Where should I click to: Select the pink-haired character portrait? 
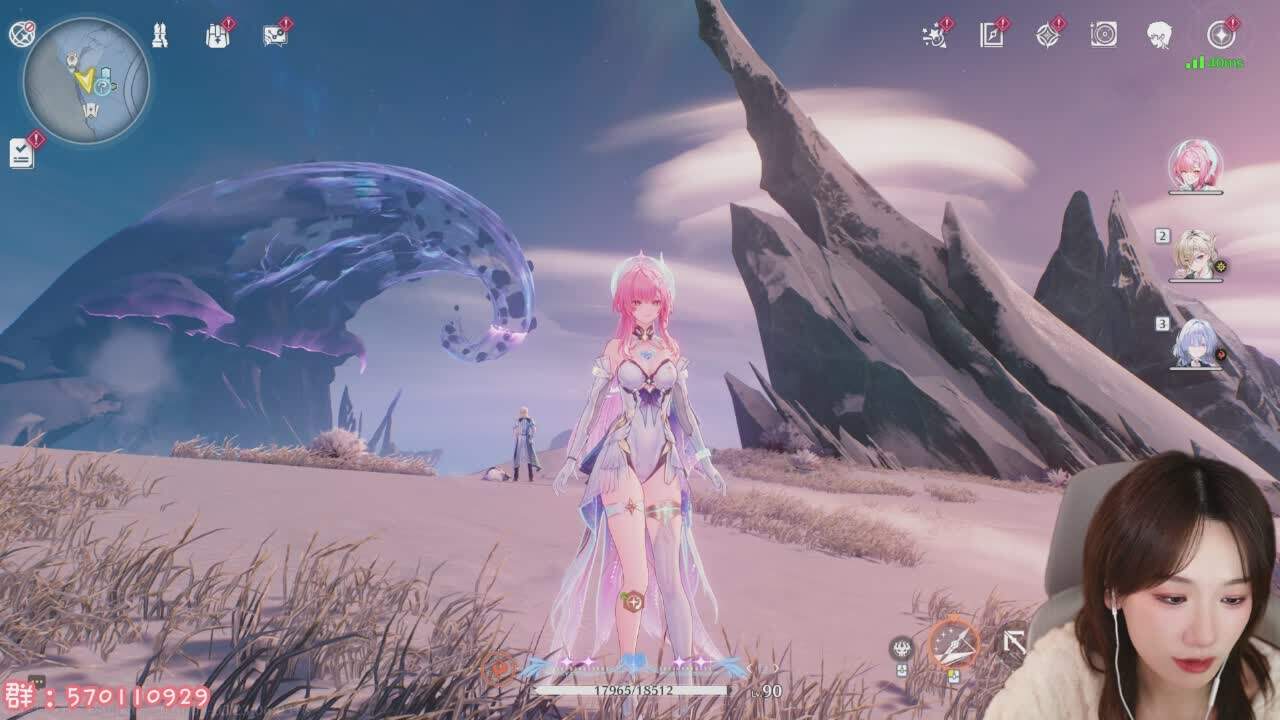(1195, 165)
